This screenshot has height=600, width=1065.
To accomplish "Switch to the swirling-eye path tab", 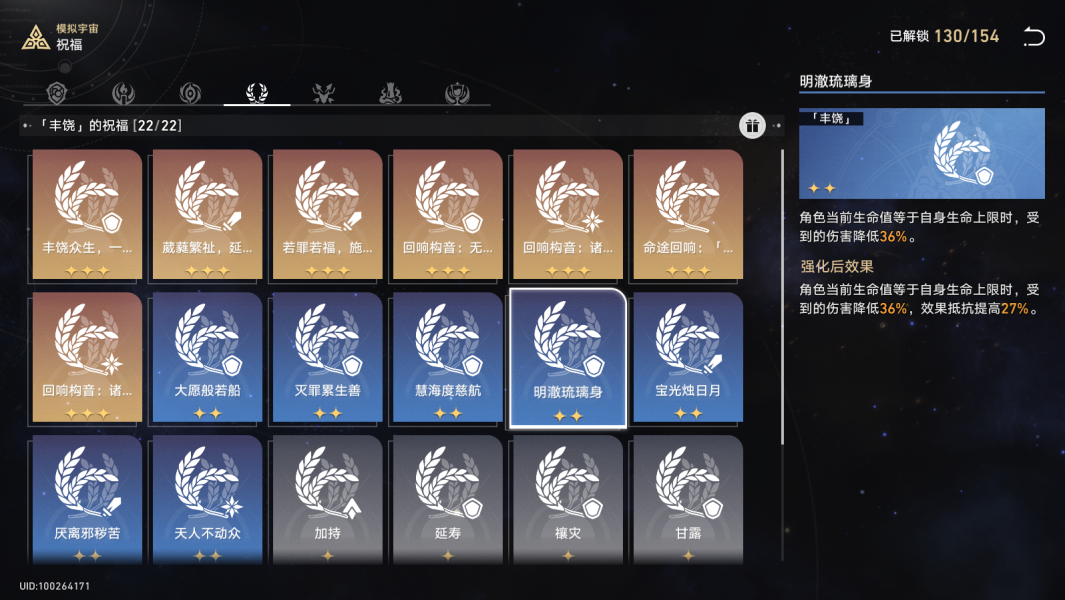I will click(x=190, y=94).
